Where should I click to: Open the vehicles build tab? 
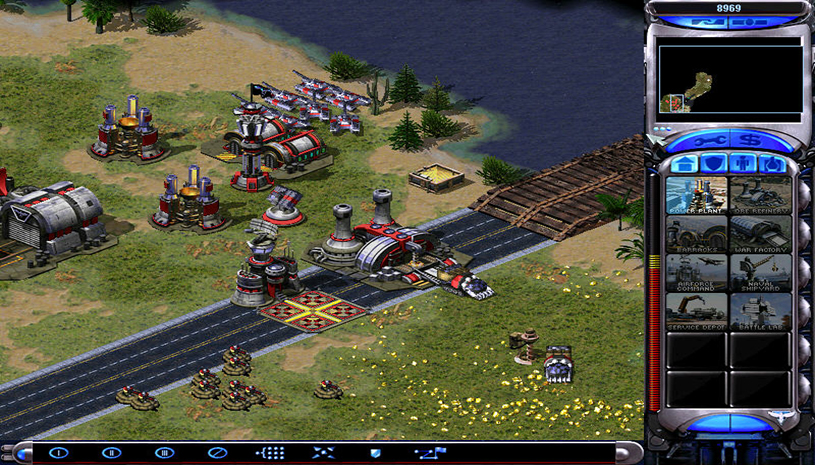pyautogui.click(x=771, y=164)
